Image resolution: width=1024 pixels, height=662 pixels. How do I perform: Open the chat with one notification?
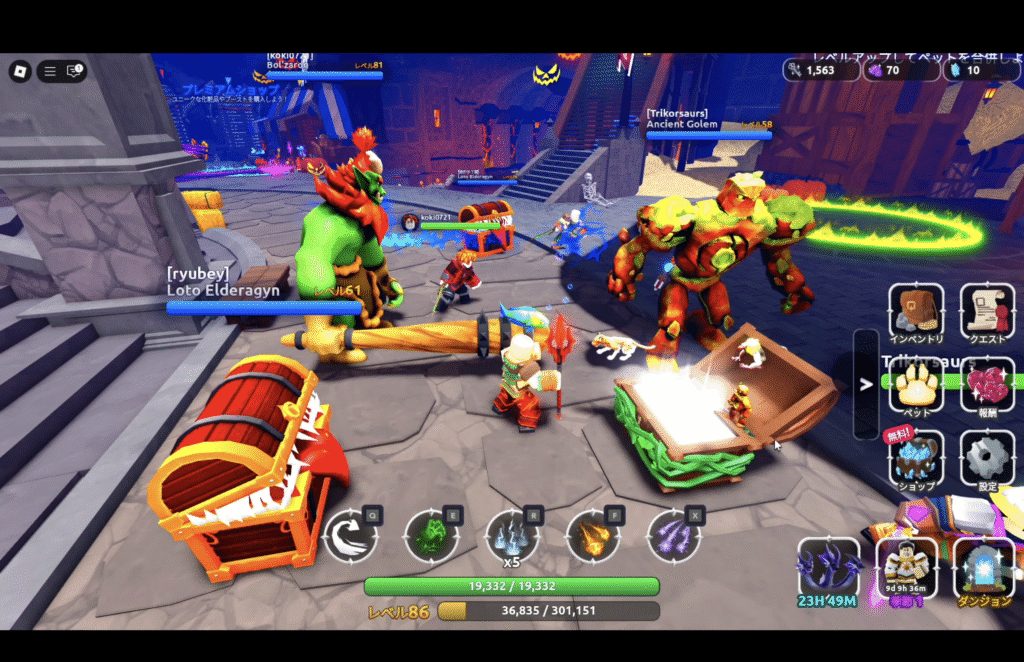[75, 71]
